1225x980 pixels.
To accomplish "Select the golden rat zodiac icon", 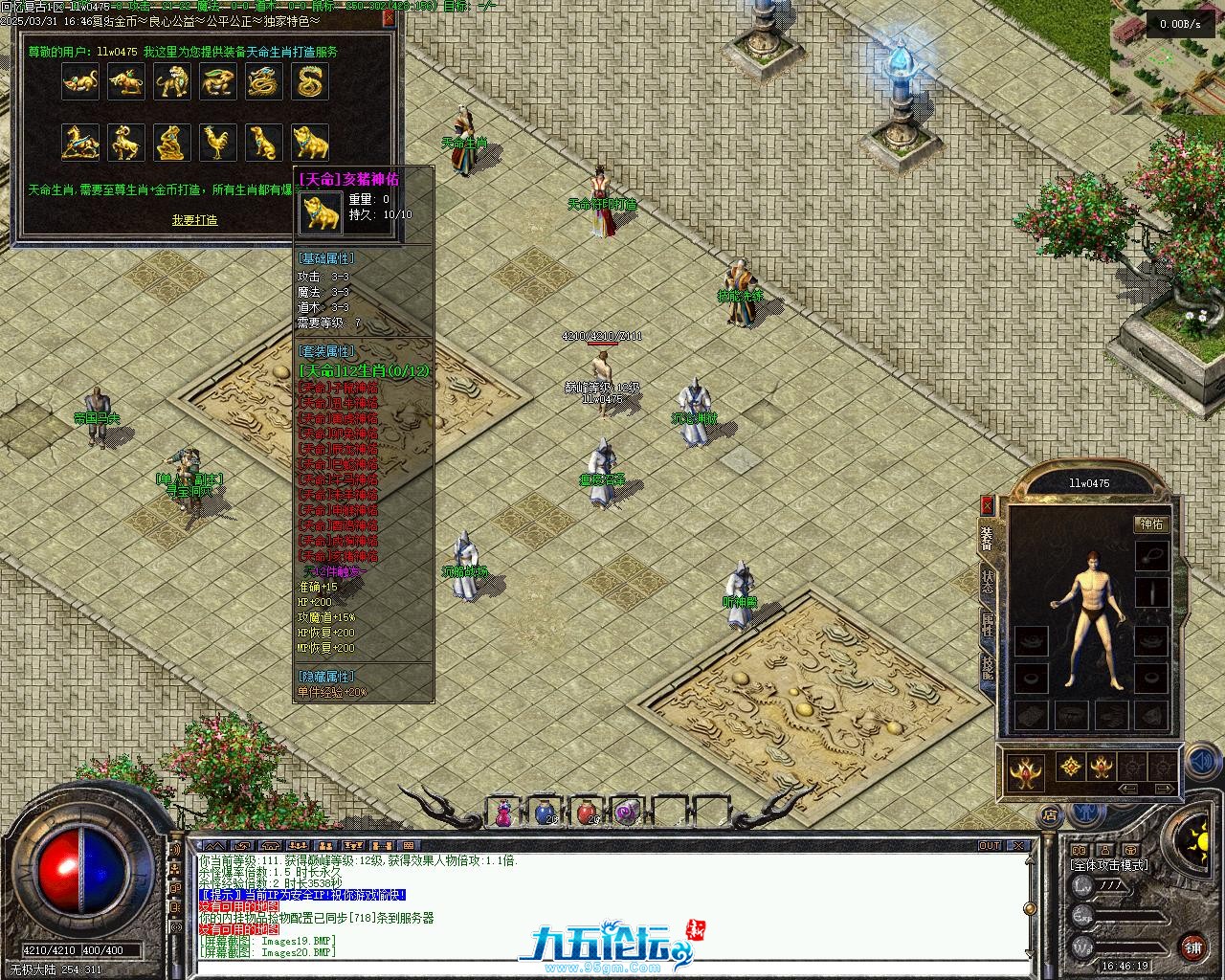I will tap(80, 83).
